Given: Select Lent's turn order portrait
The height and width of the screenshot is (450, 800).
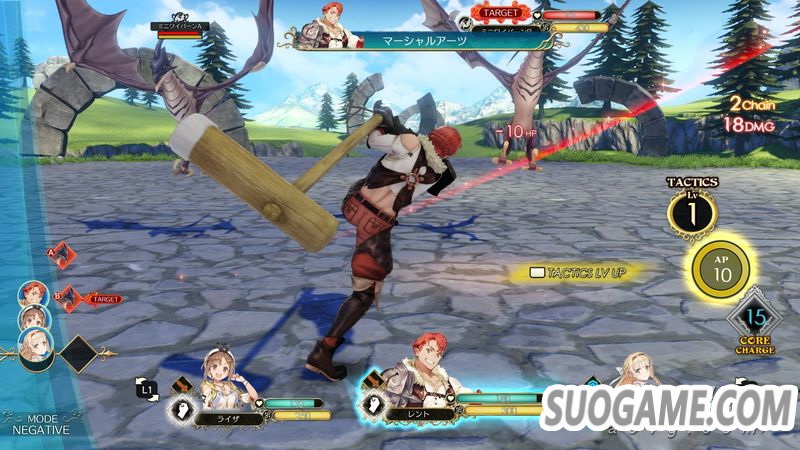Looking at the screenshot, I should tap(31, 293).
